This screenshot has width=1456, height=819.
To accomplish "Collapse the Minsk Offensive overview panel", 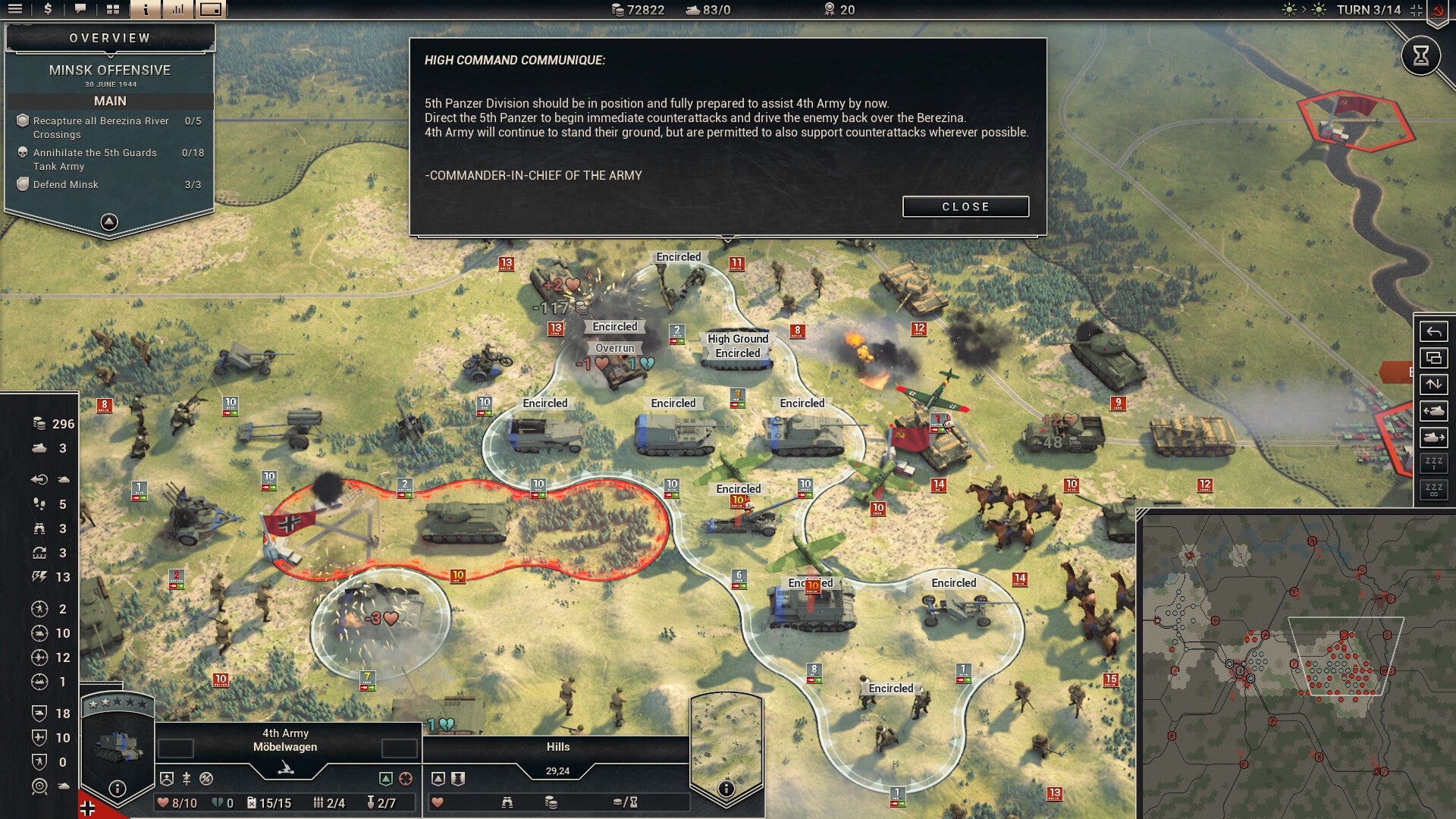I will (x=108, y=221).
